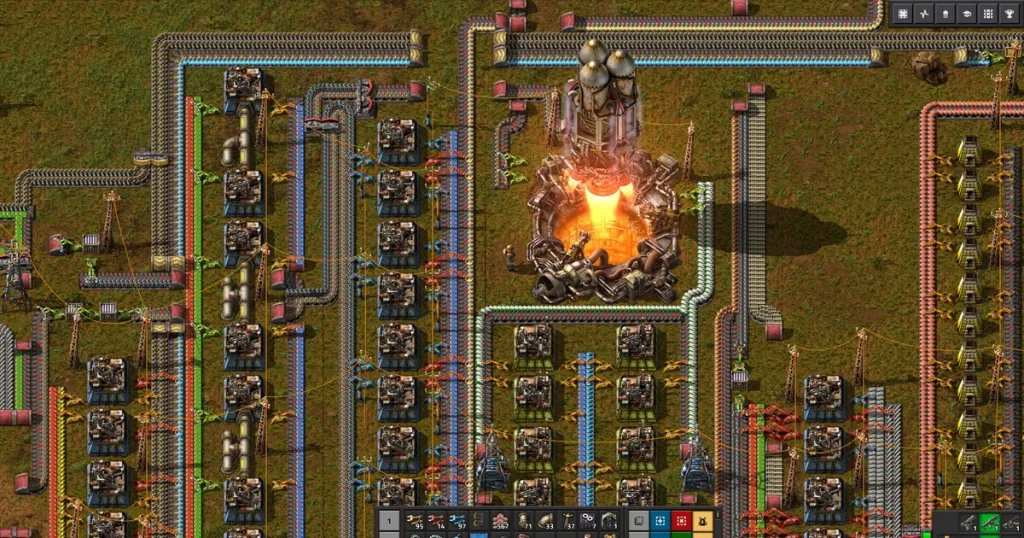Open the map via the grid icon

903,13
